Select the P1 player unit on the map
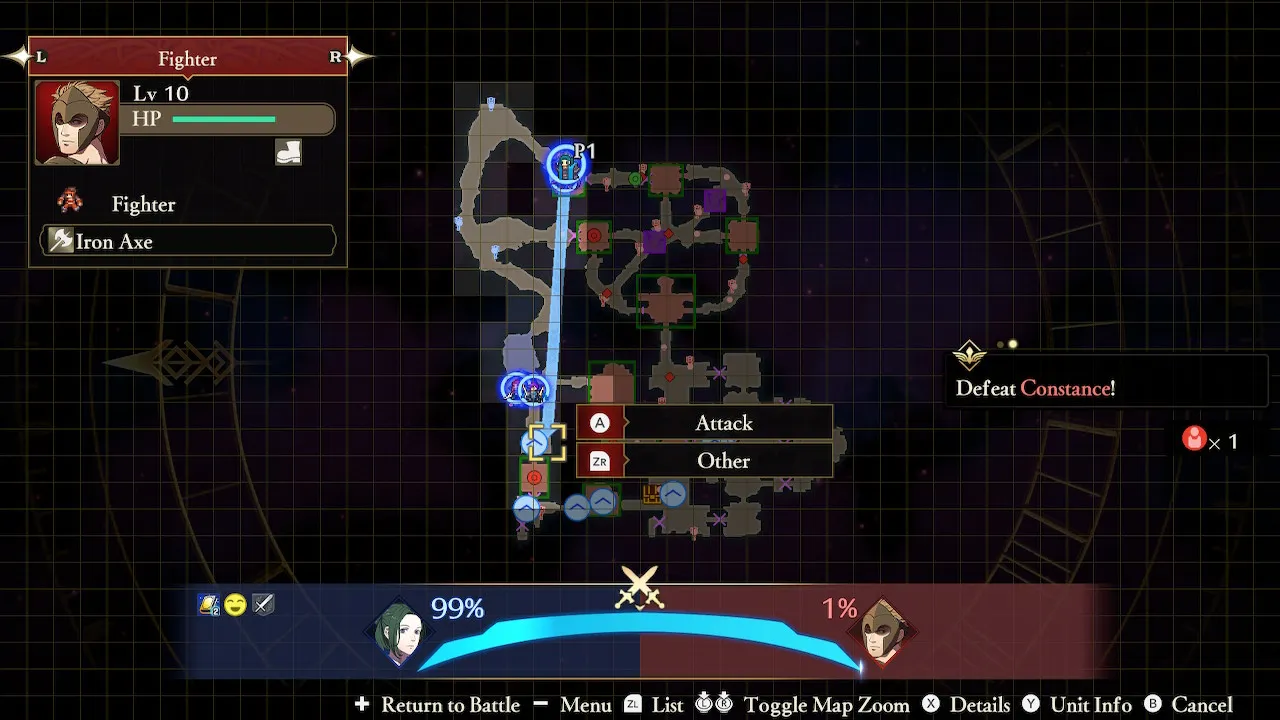This screenshot has height=720, width=1280. 567,166
